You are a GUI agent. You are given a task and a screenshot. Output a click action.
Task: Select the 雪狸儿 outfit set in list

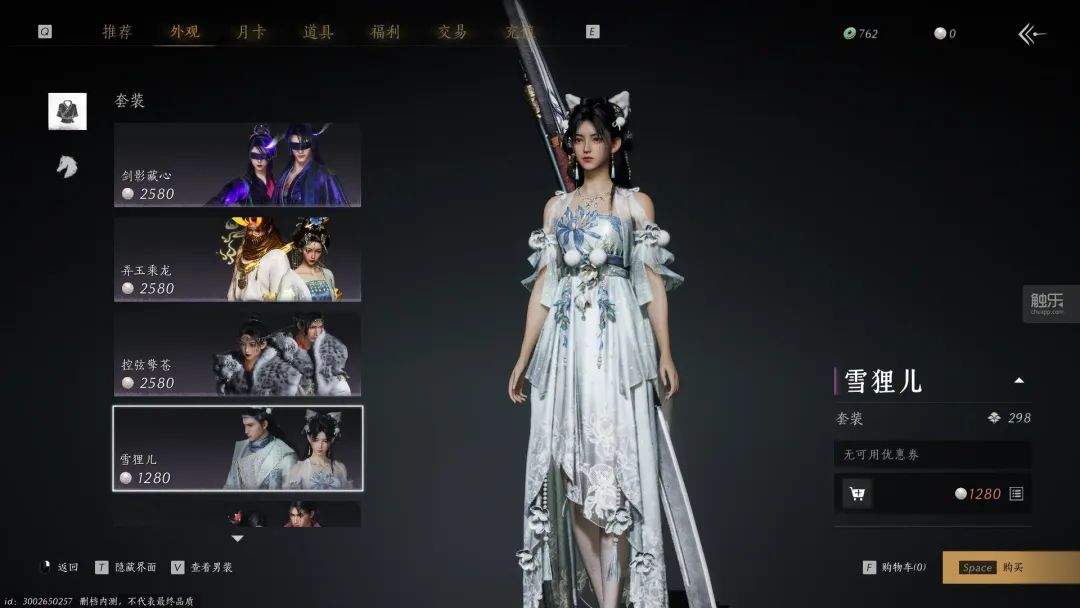pyautogui.click(x=237, y=448)
